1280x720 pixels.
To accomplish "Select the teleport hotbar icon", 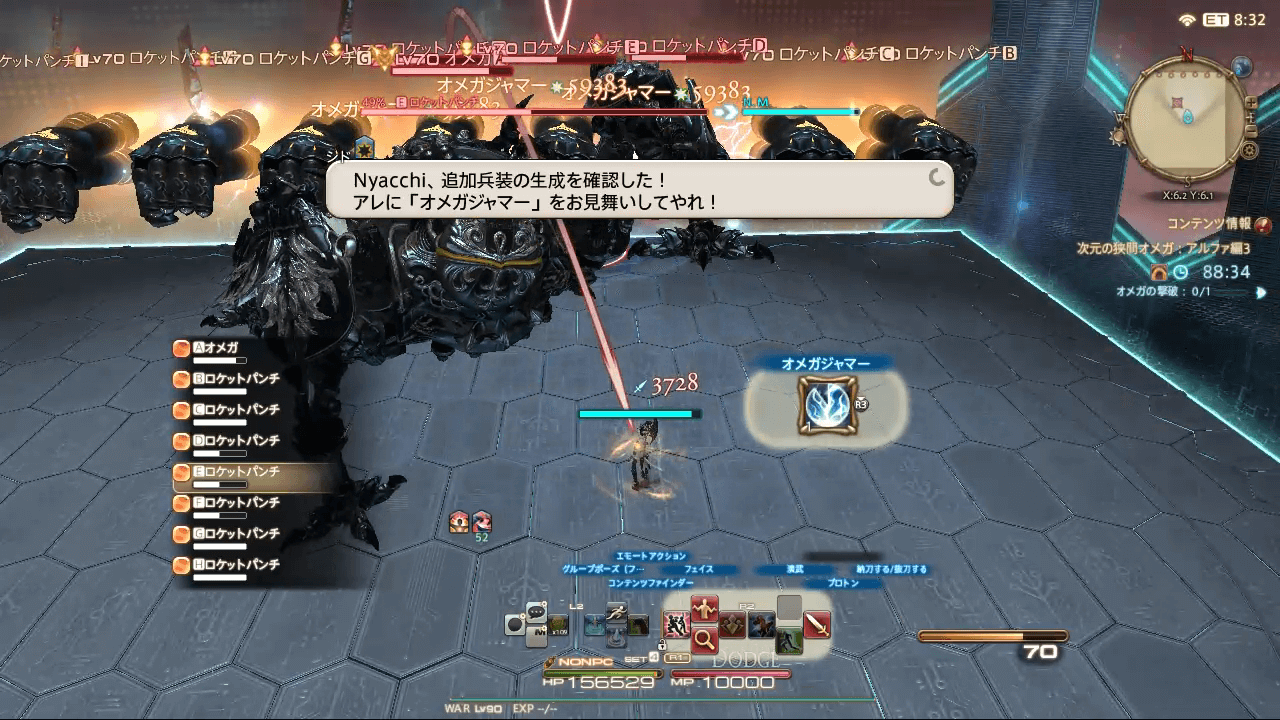I will click(594, 622).
